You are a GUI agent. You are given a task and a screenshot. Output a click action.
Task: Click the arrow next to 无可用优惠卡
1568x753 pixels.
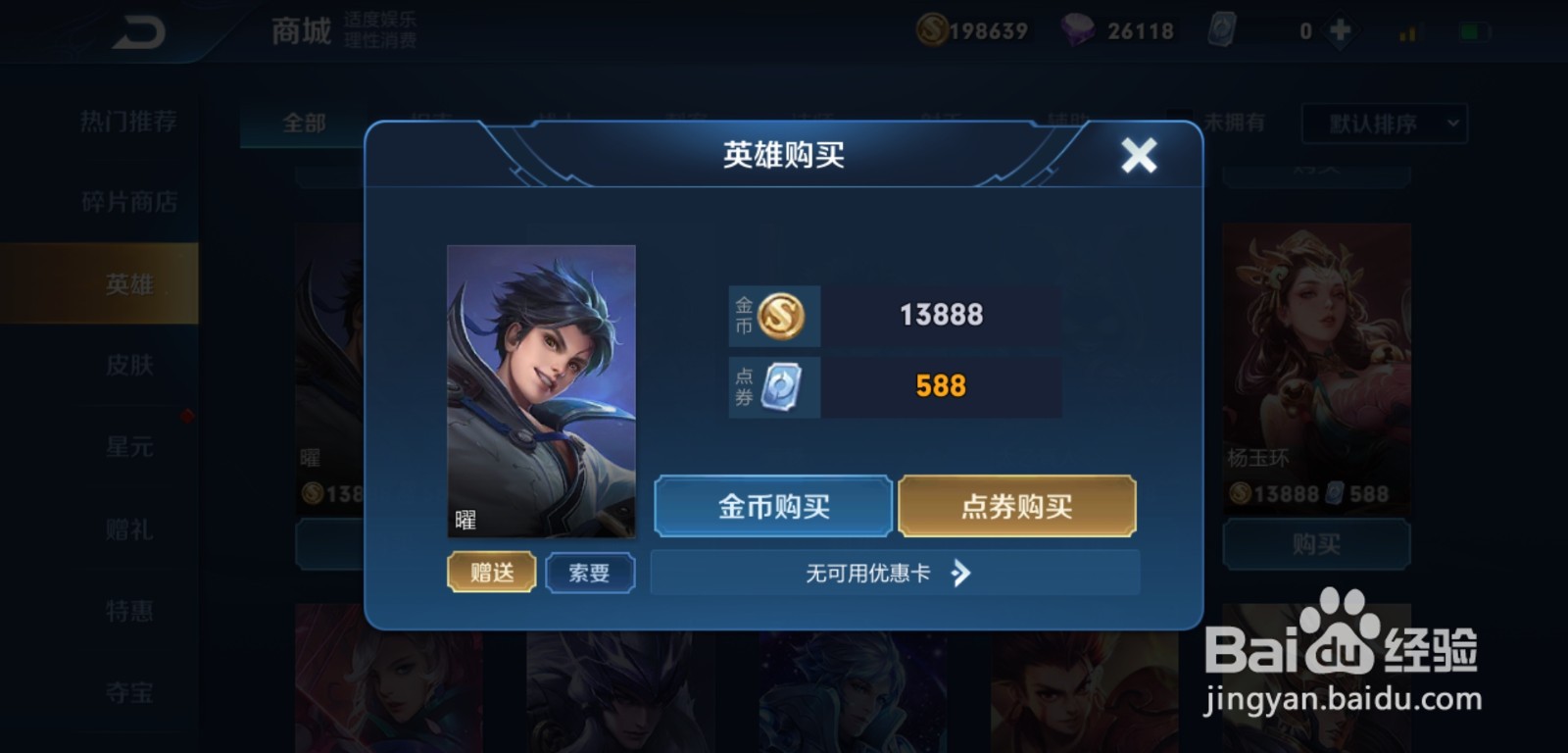961,573
